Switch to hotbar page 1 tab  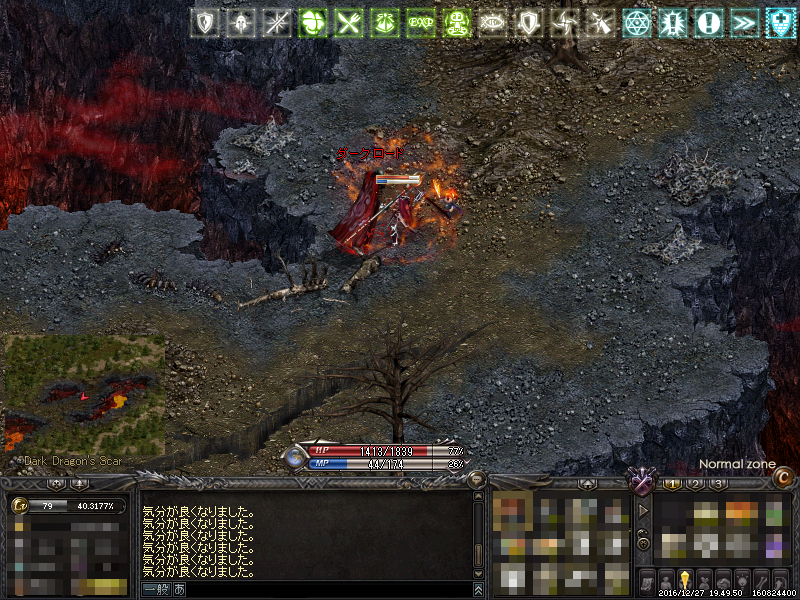click(673, 484)
